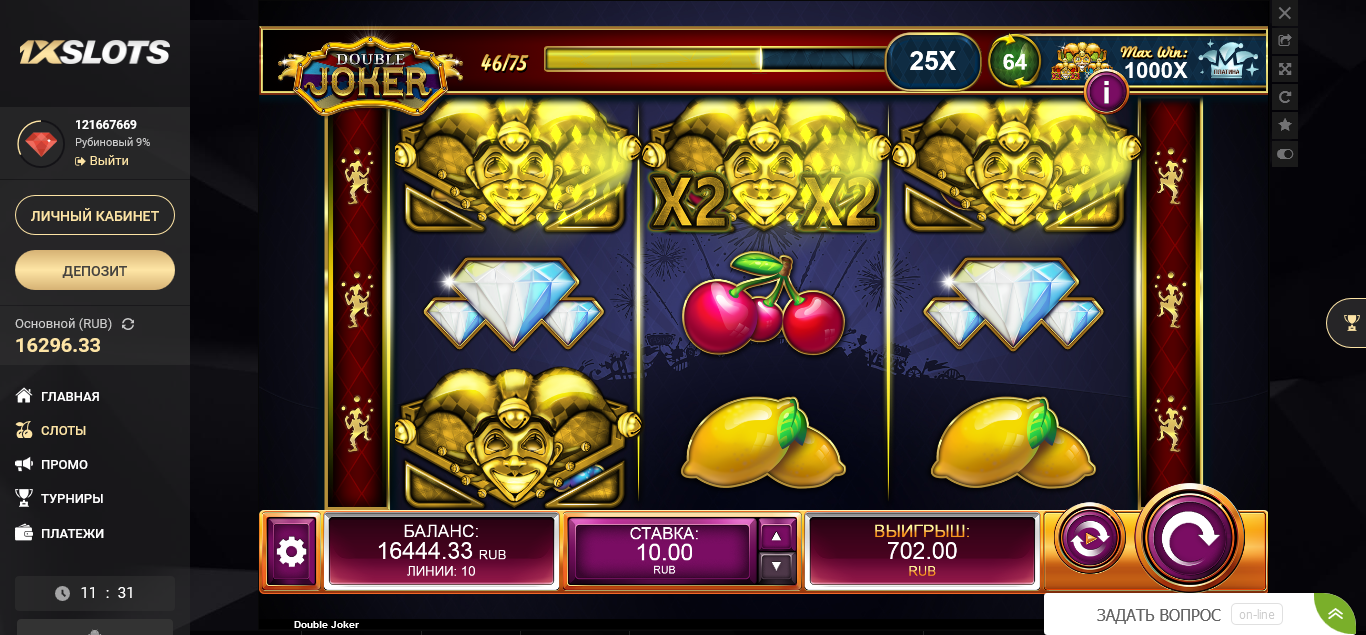This screenshot has height=635, width=1366.
Task: Open Личный кабинет account page
Action: pyautogui.click(x=95, y=215)
